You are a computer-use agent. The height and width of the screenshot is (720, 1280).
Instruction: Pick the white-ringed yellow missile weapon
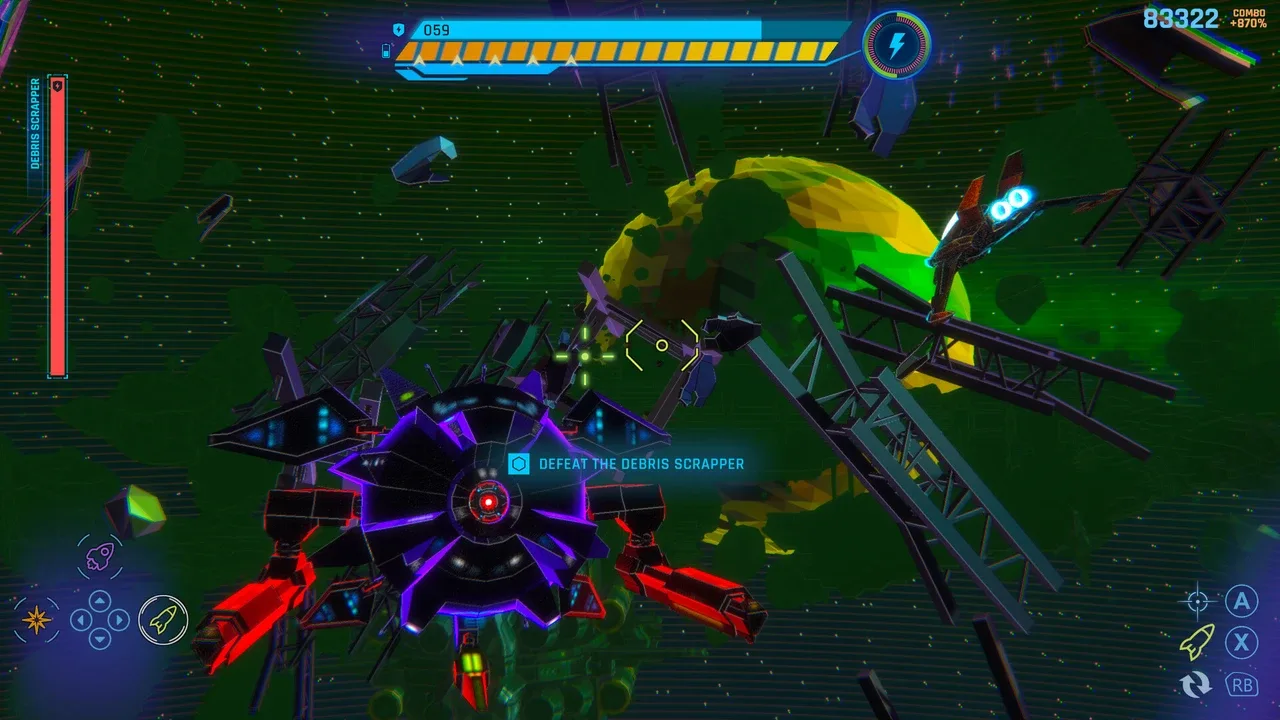(x=163, y=621)
